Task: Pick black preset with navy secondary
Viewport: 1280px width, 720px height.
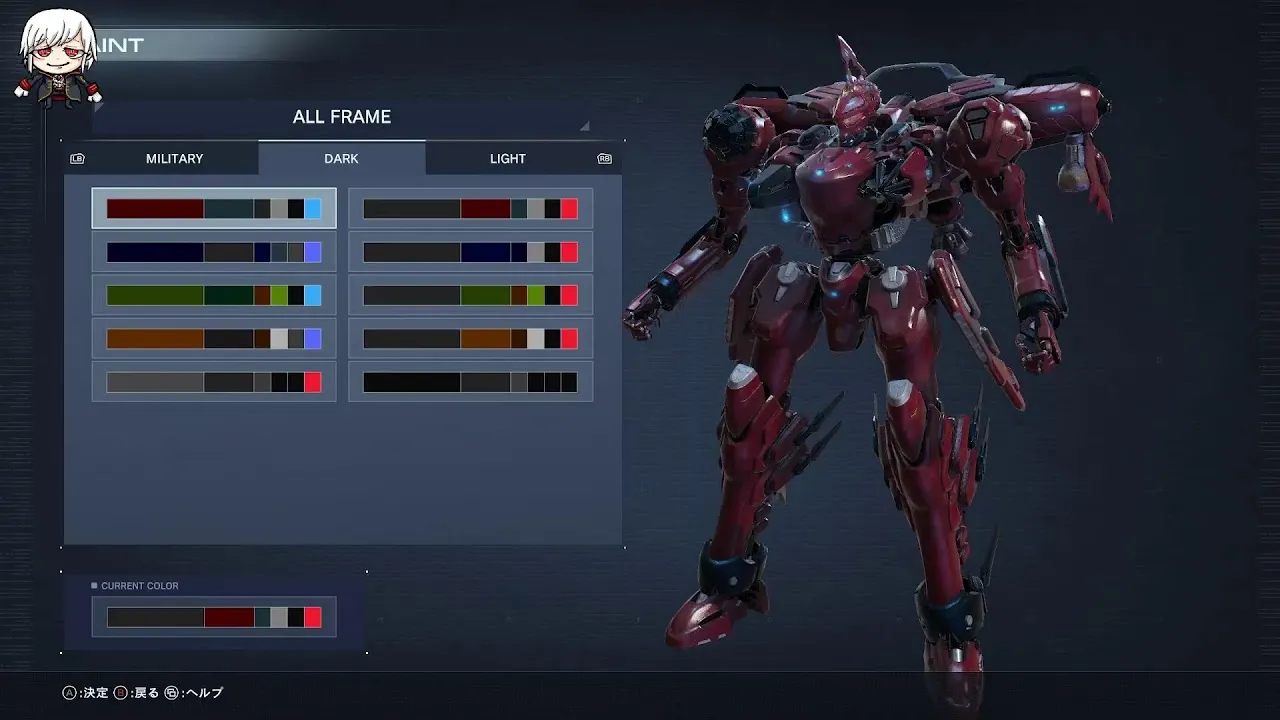Action: [x=470, y=252]
